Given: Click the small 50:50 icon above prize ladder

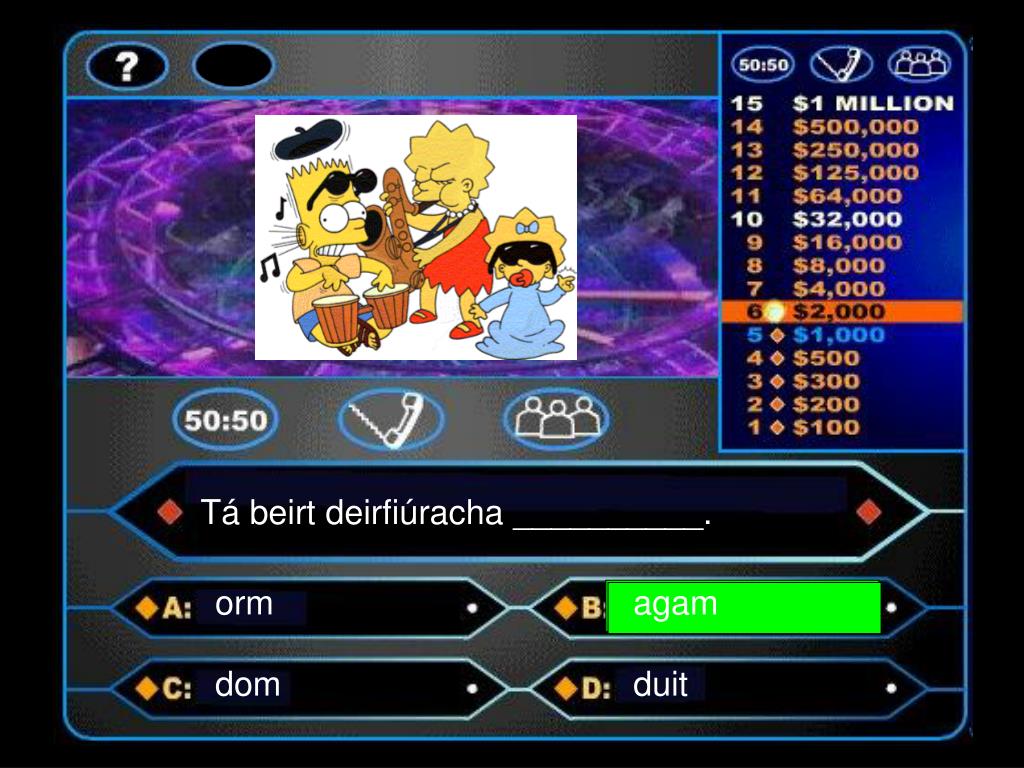Looking at the screenshot, I should point(763,65).
